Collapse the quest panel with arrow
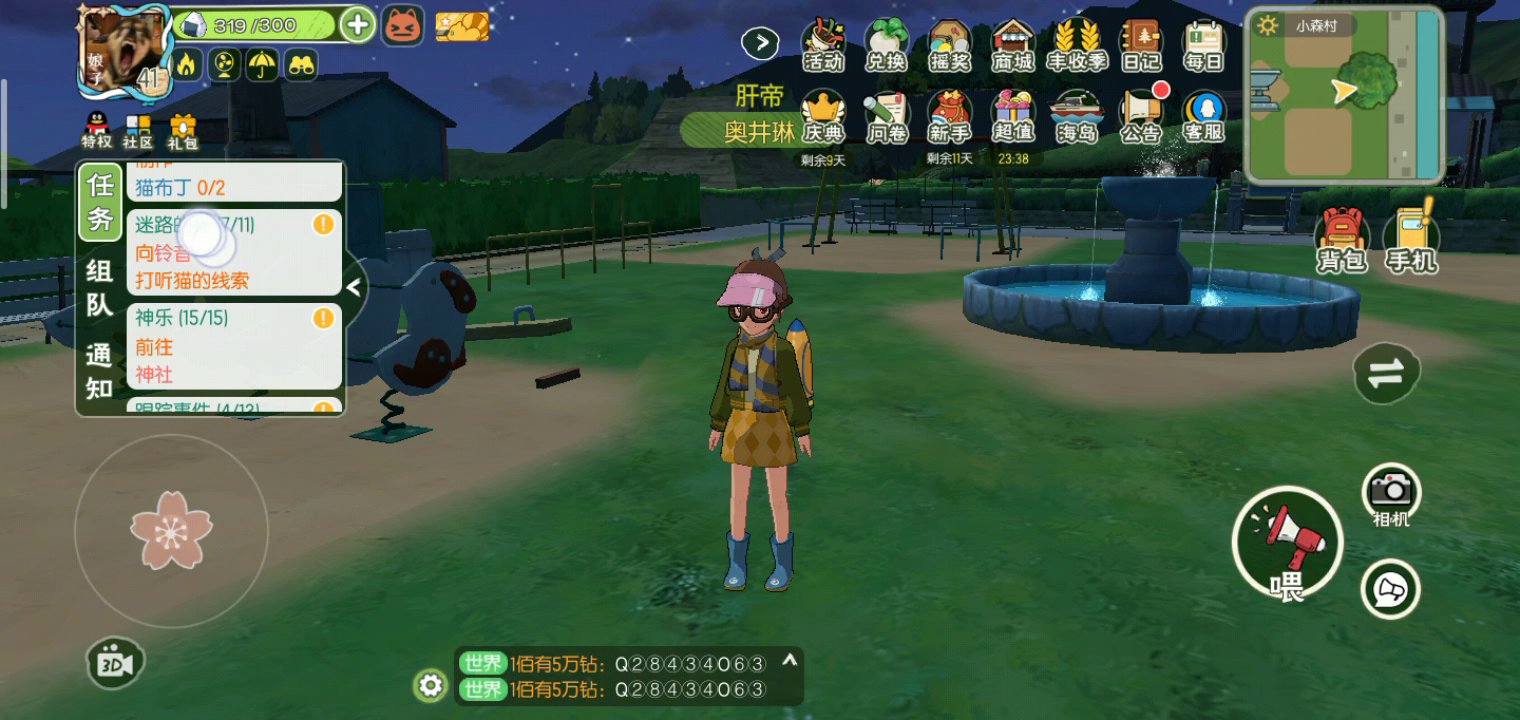The image size is (1520, 720). 353,287
